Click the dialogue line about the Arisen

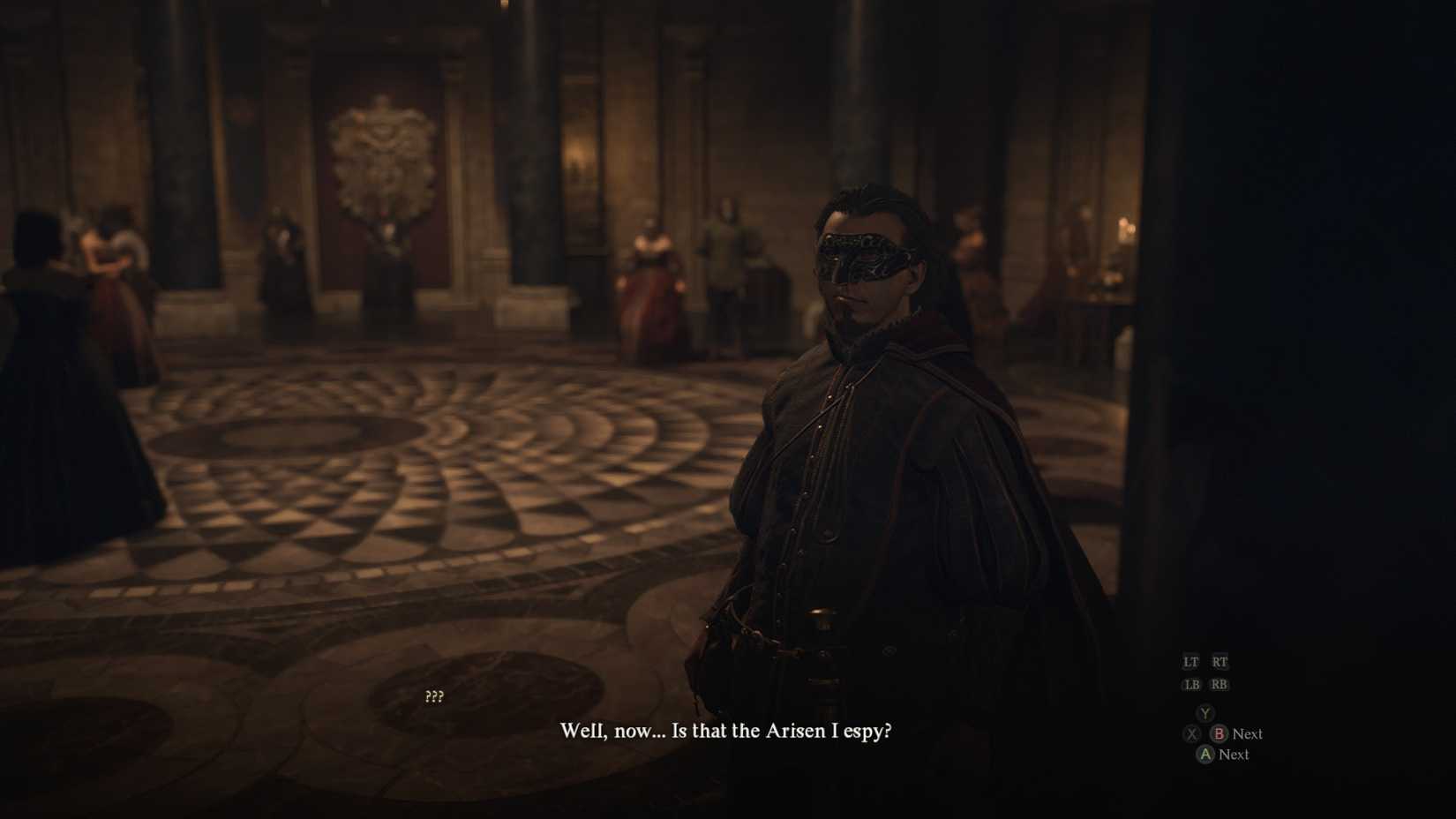726,731
